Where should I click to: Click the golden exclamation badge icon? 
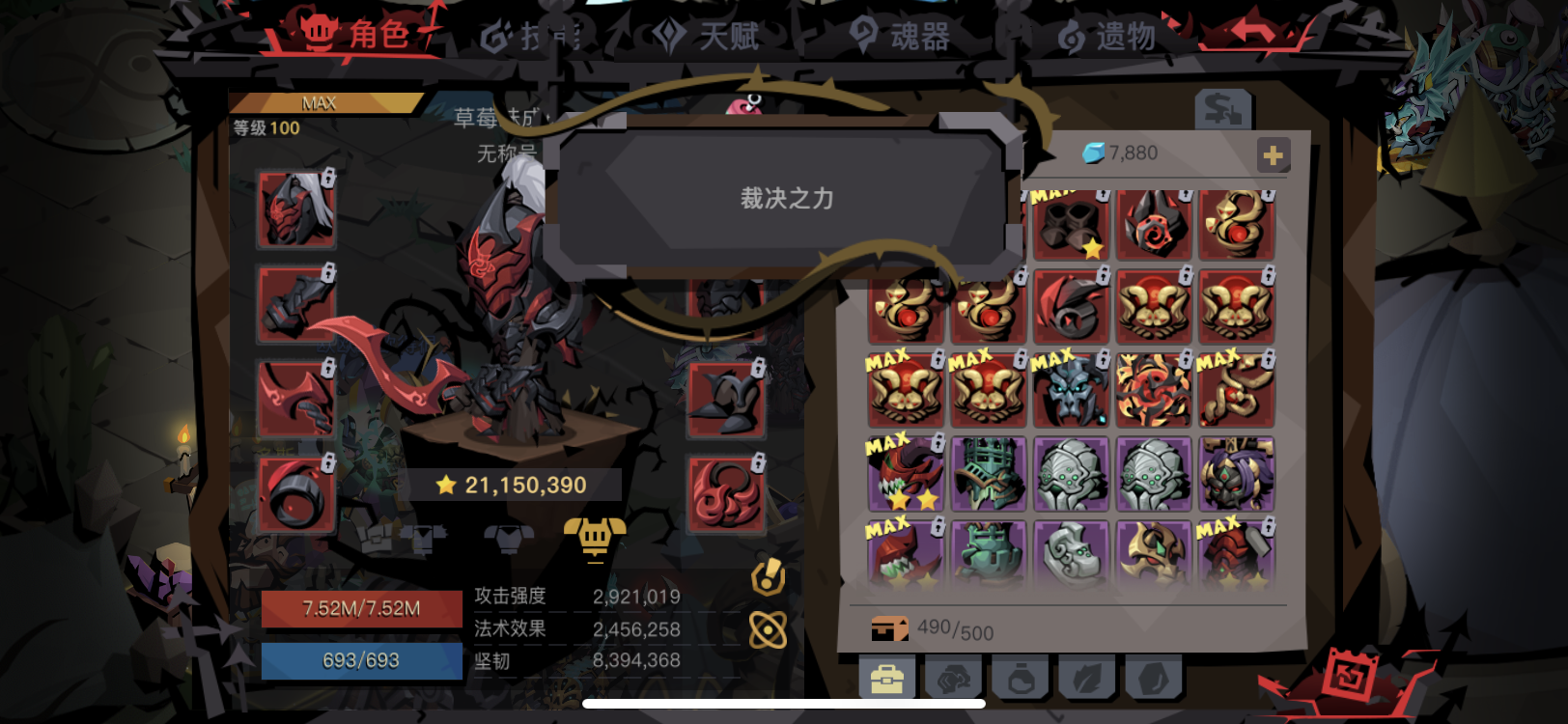click(768, 578)
